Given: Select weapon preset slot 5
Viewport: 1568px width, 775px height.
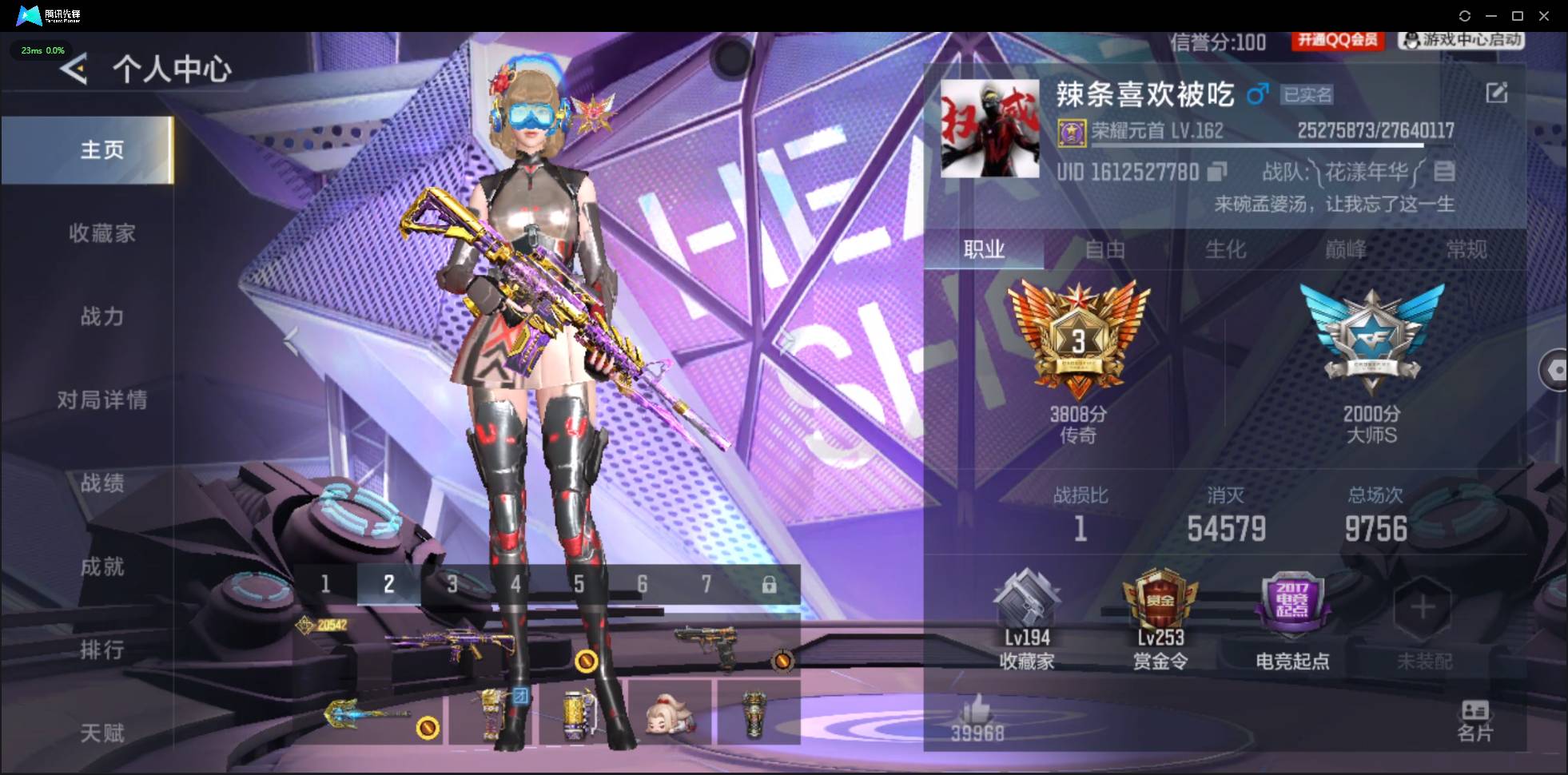Looking at the screenshot, I should tap(579, 584).
